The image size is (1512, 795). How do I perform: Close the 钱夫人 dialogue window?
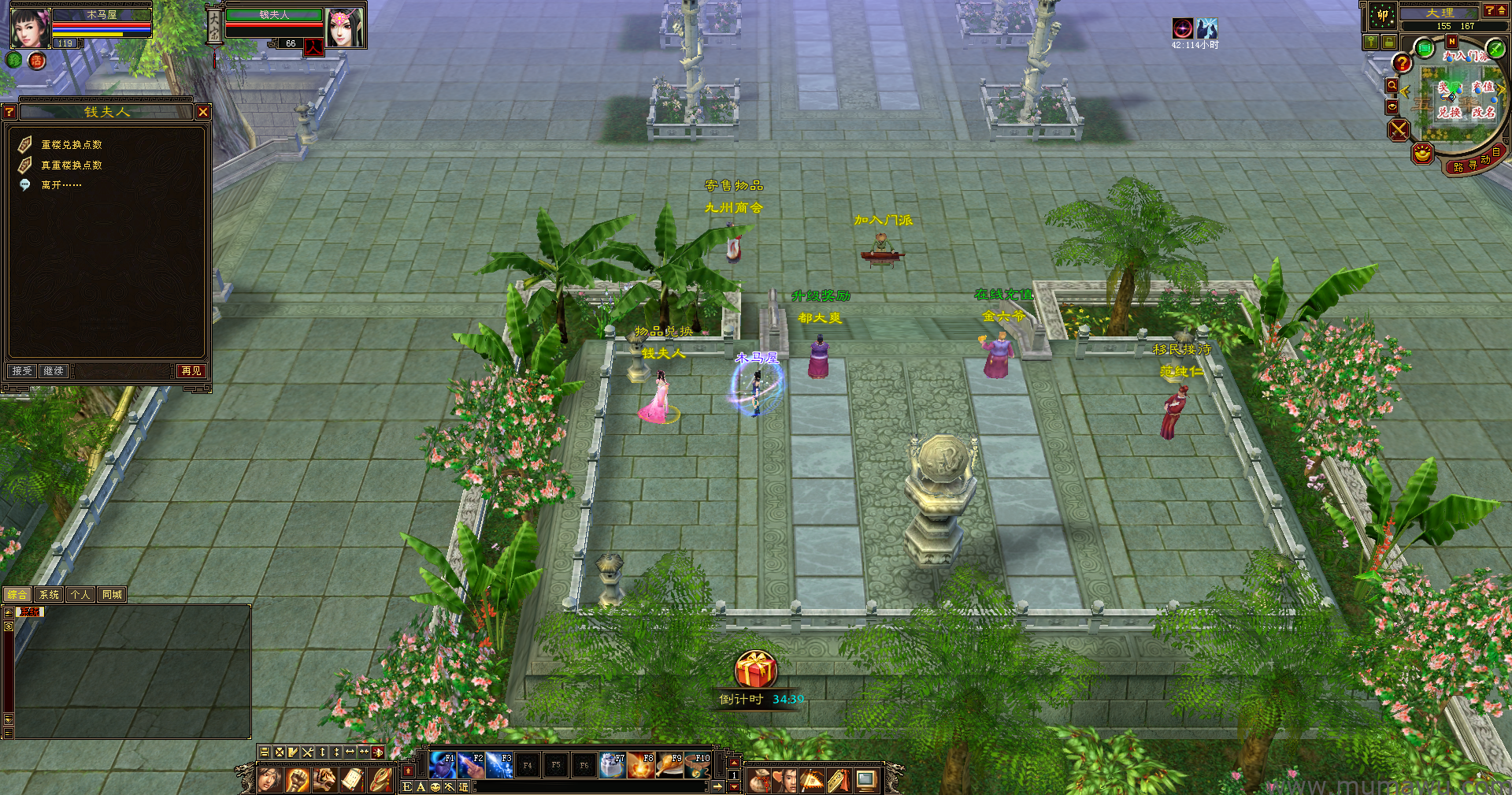click(203, 112)
